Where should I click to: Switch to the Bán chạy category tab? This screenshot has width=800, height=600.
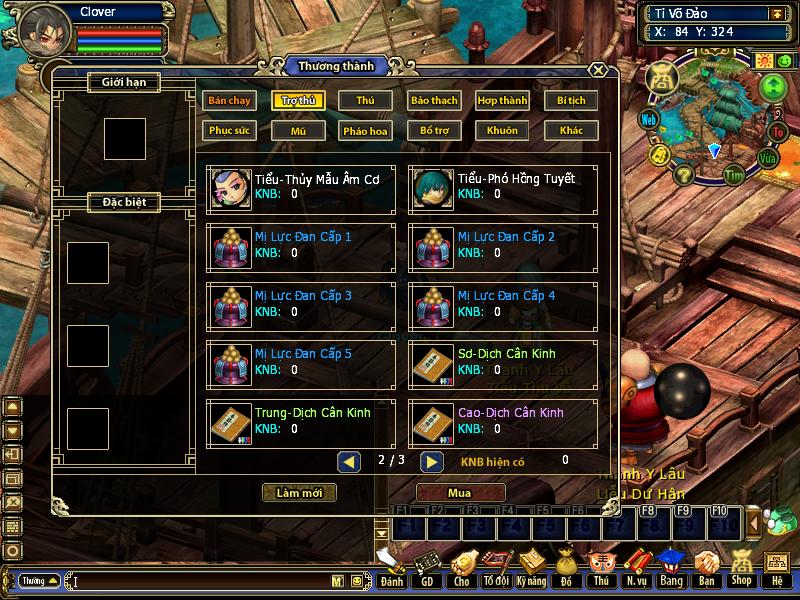point(229,101)
